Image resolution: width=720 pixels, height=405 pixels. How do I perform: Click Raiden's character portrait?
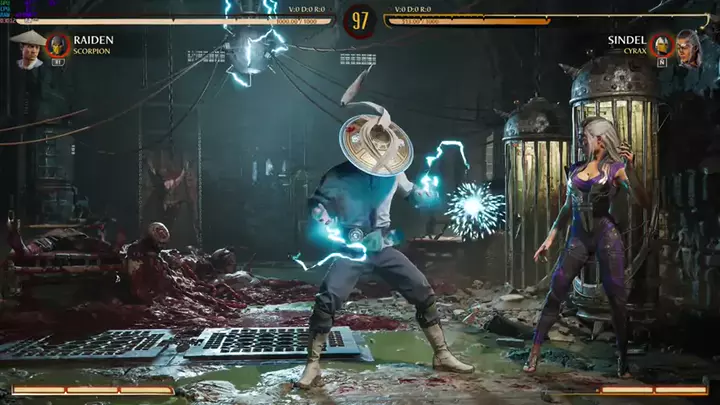coord(27,48)
